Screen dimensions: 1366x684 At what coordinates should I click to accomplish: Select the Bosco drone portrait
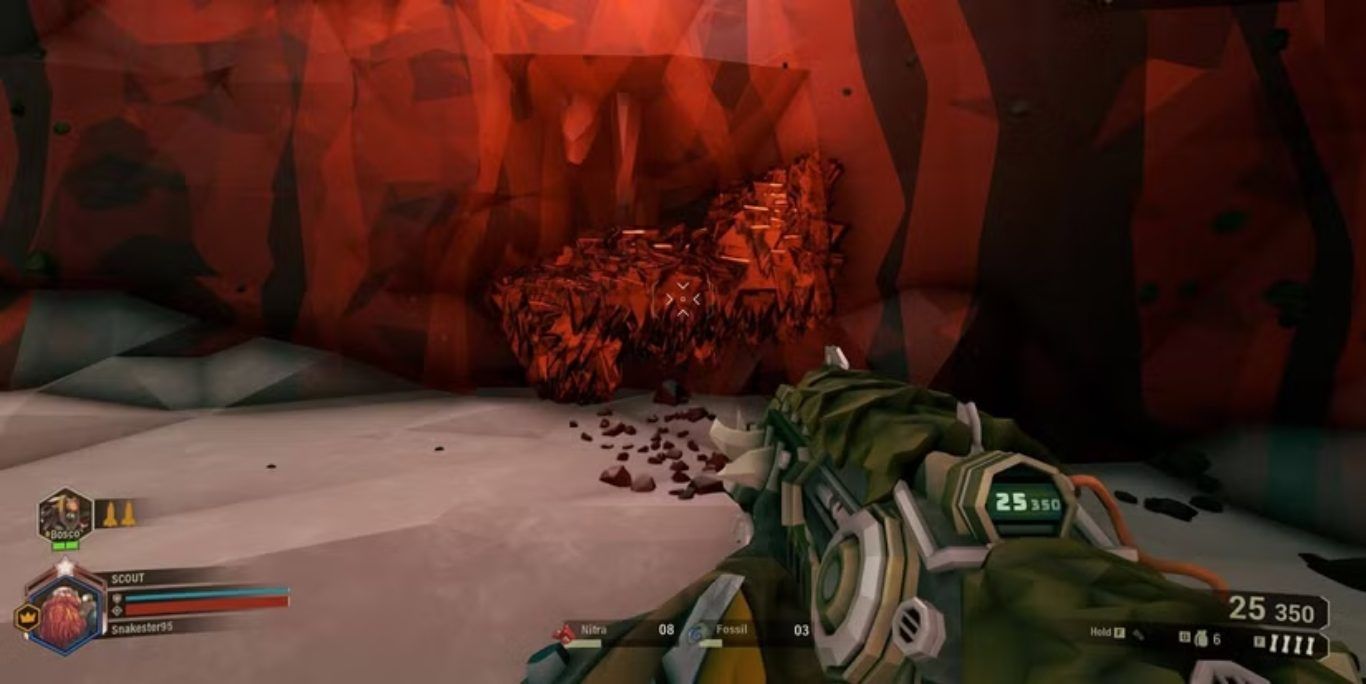[x=65, y=516]
